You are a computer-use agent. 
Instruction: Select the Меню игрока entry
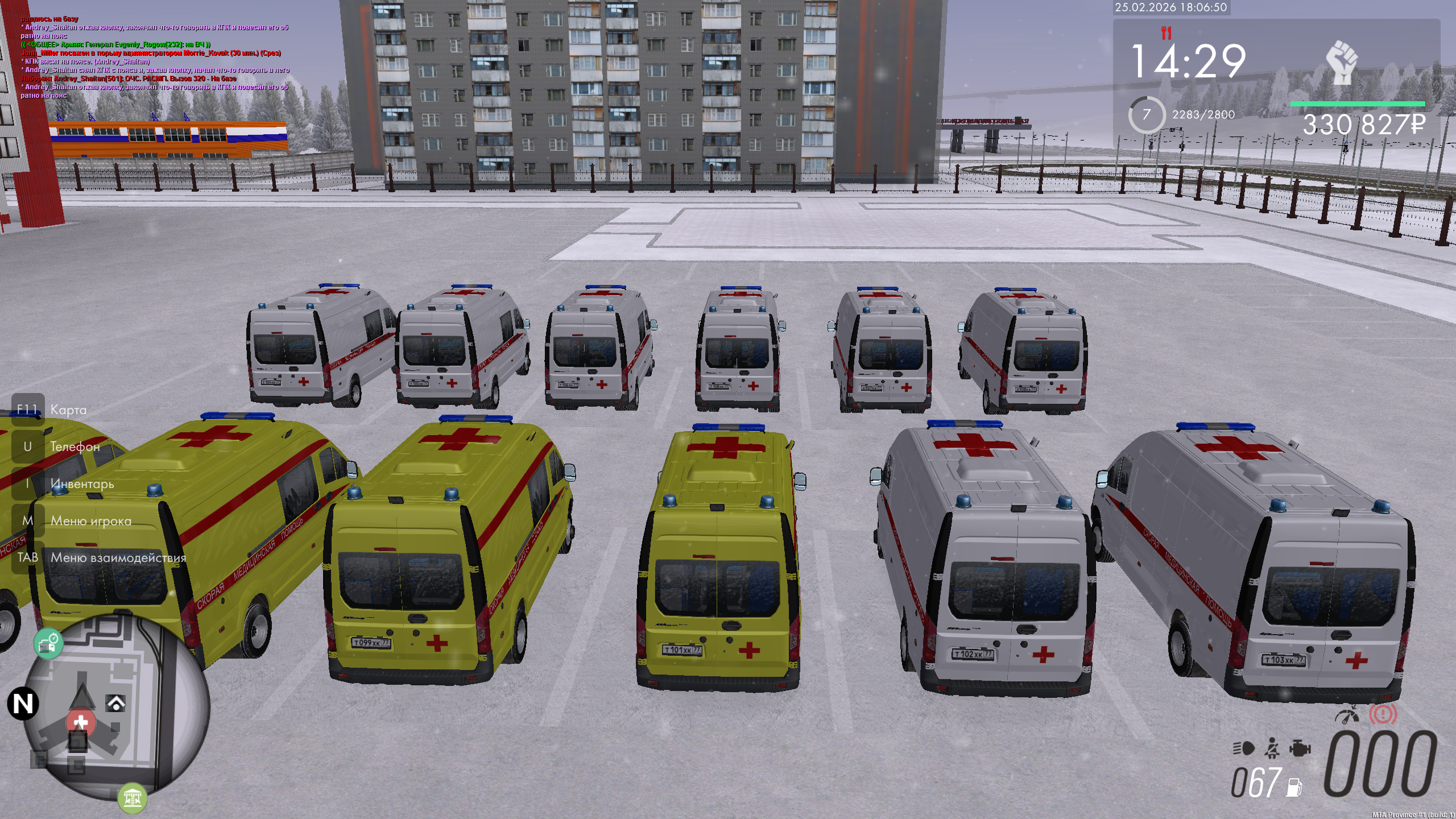click(x=90, y=520)
